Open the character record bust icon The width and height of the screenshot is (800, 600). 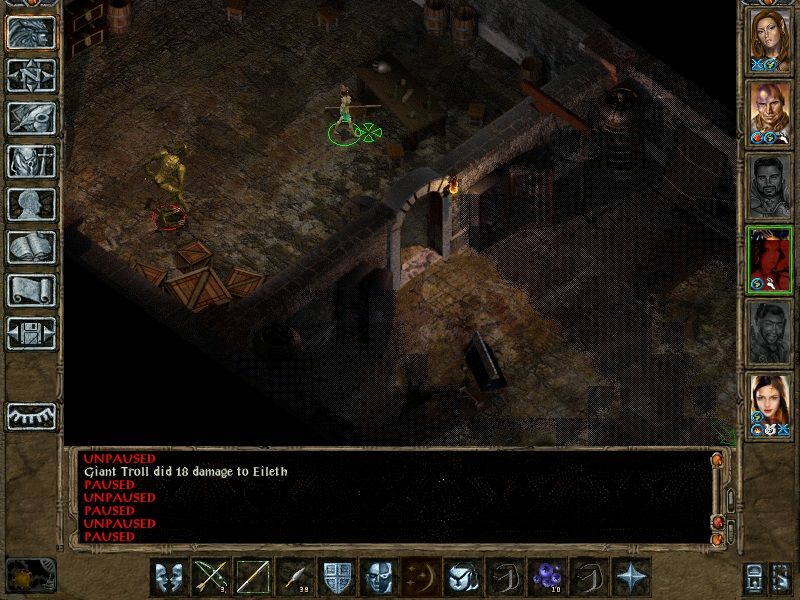pyautogui.click(x=31, y=204)
